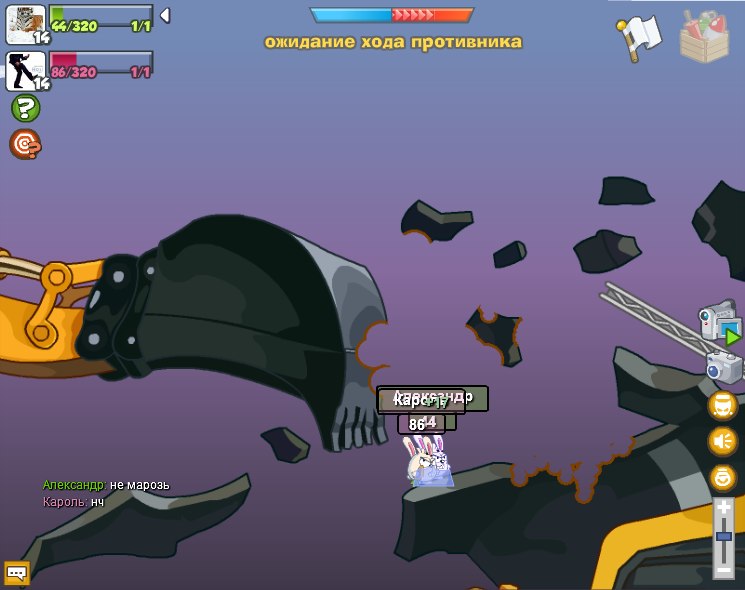The height and width of the screenshot is (590, 745).
Task: Click the orange button below the speaker
Action: coord(722,477)
